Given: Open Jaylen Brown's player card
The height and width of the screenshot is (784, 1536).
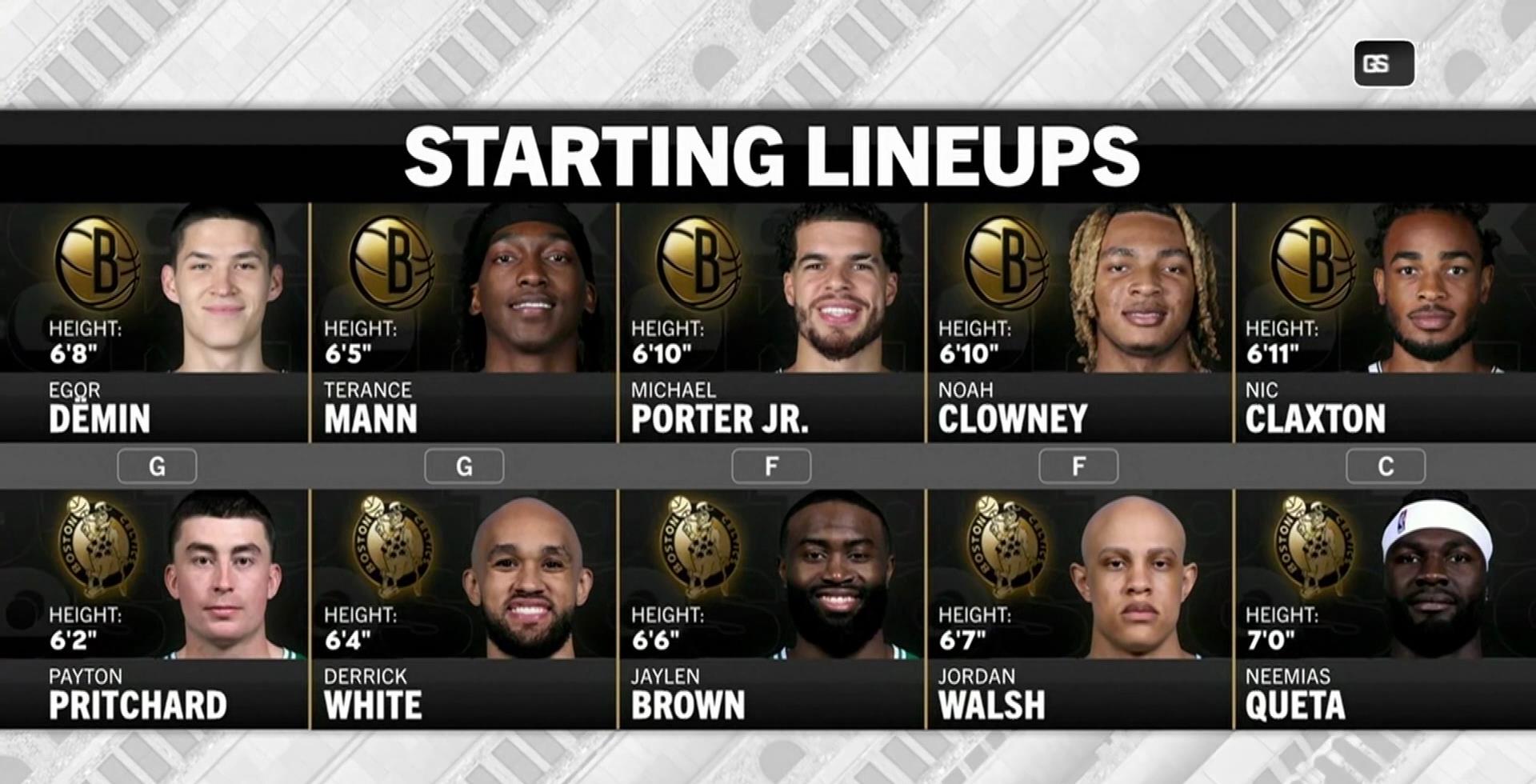Looking at the screenshot, I should [x=771, y=608].
